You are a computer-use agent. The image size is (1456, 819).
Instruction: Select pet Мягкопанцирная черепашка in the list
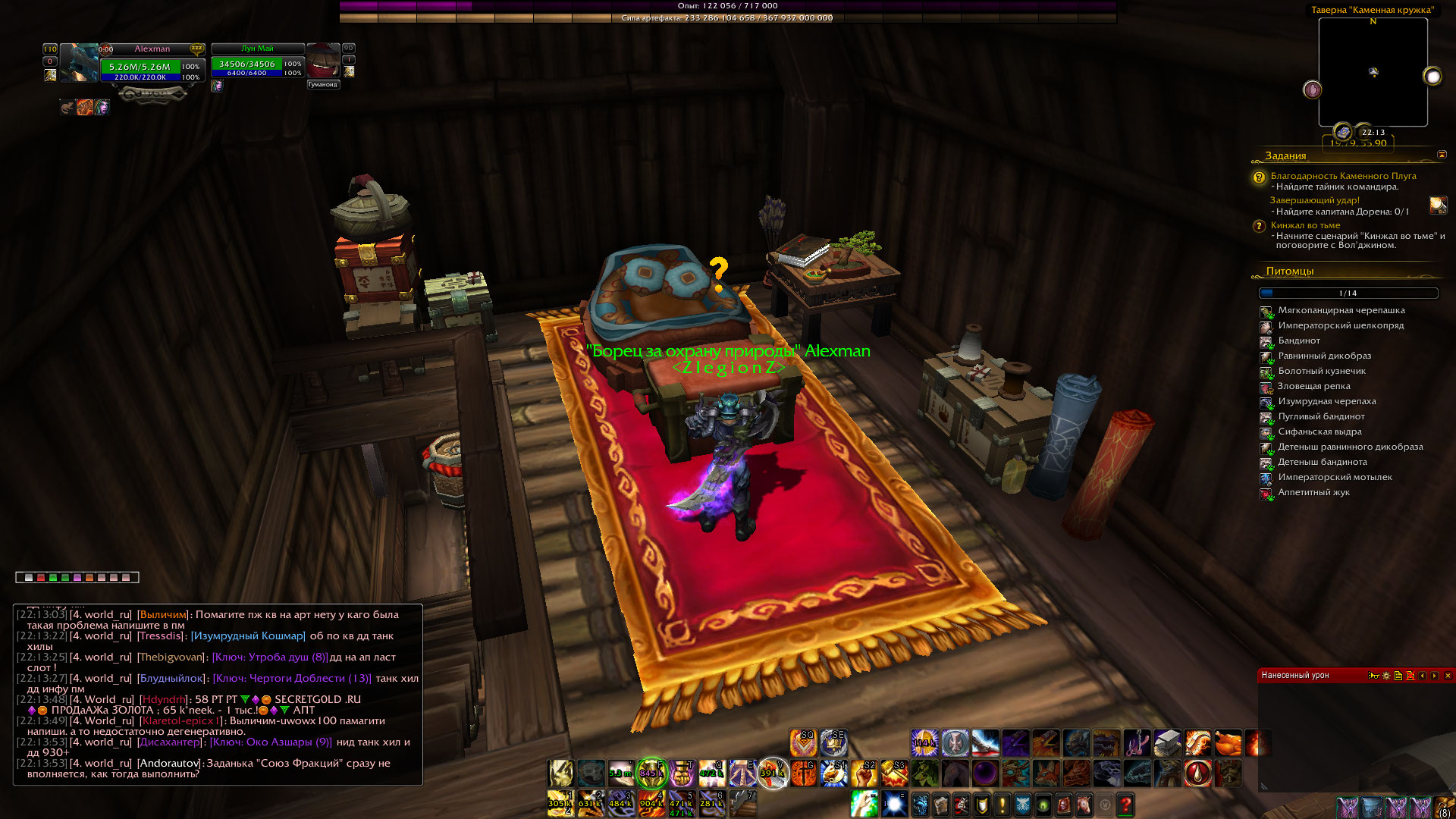(1341, 310)
